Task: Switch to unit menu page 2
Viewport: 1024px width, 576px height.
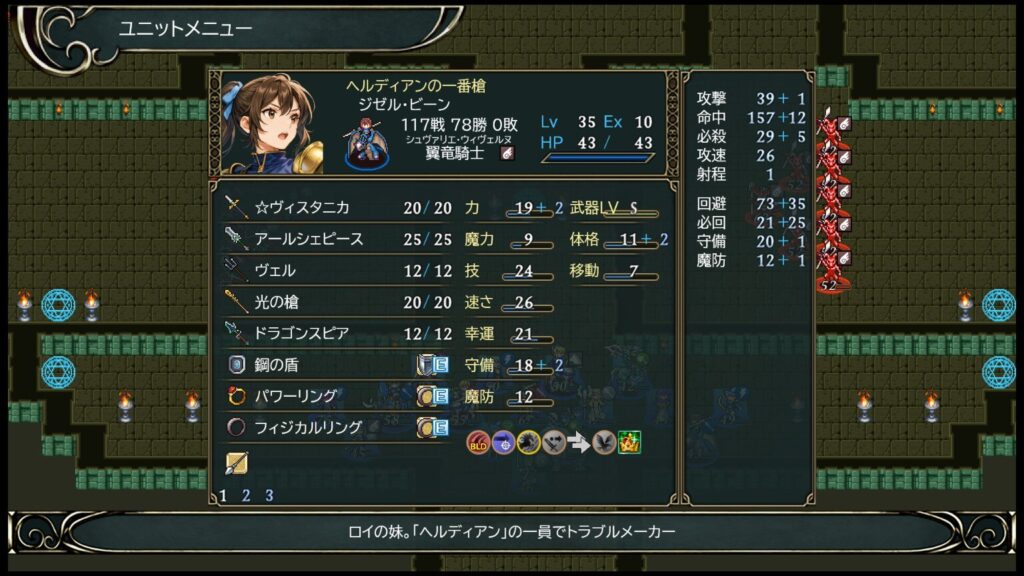Action: (x=246, y=495)
